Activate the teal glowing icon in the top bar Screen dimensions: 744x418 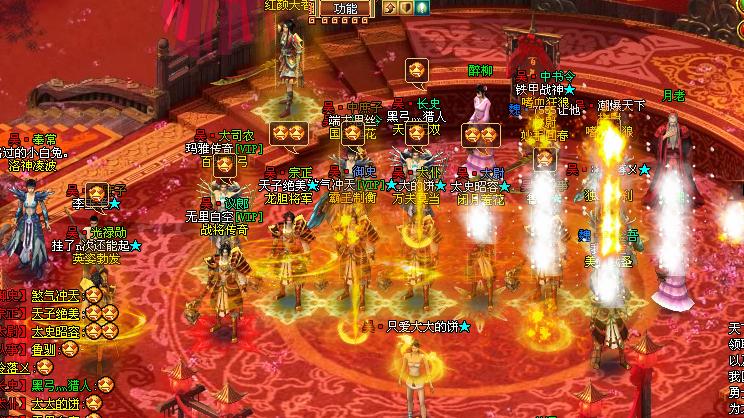(421, 8)
